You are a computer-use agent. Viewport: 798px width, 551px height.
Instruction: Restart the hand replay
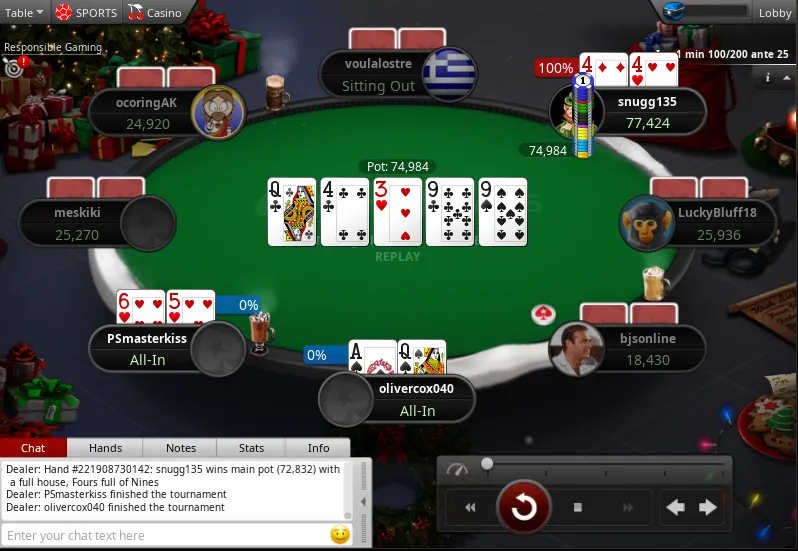click(x=523, y=507)
